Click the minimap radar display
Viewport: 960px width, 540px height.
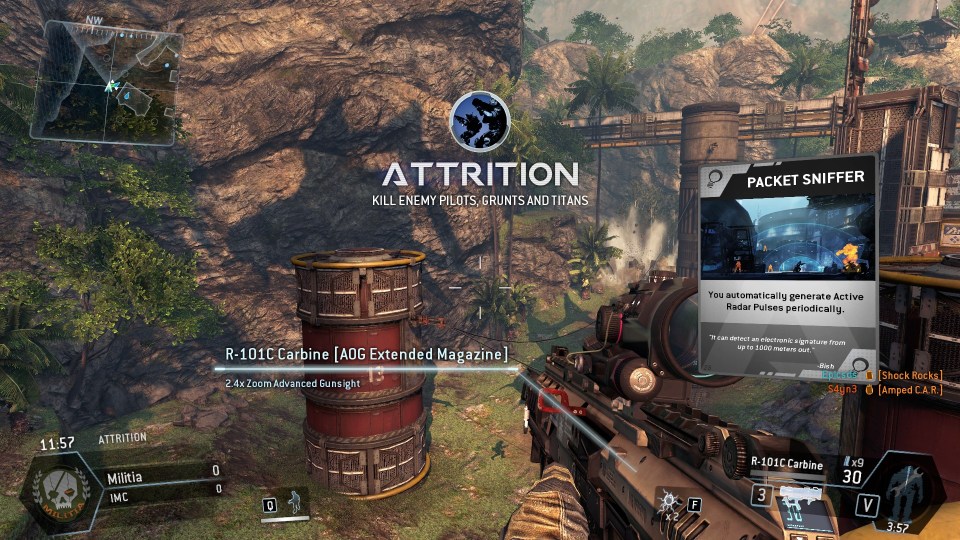107,80
